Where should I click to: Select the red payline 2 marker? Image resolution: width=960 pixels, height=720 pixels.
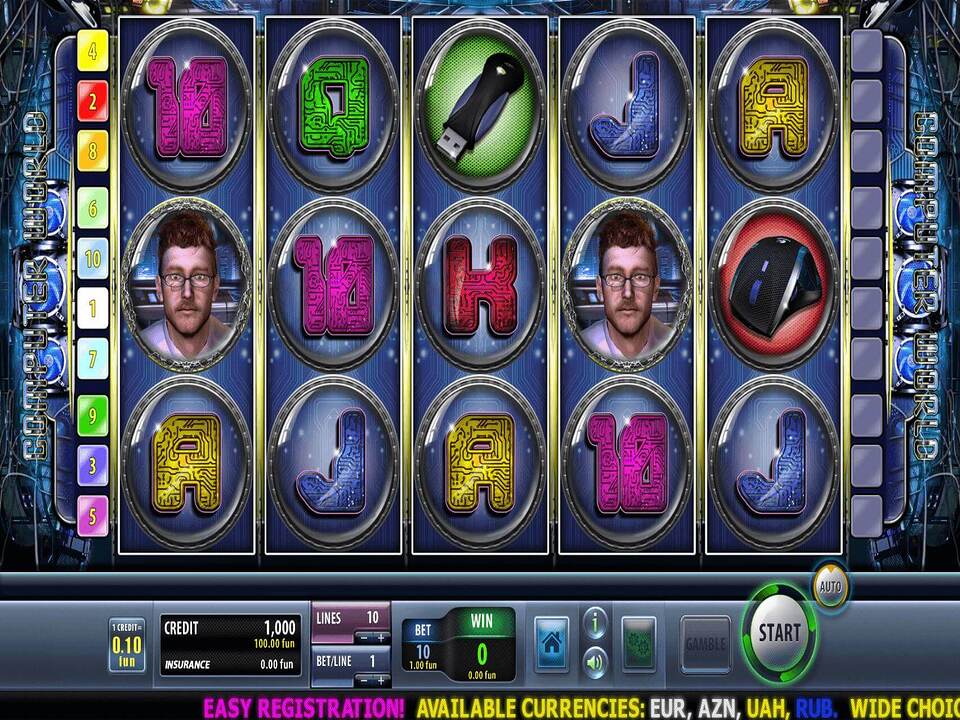[x=93, y=100]
